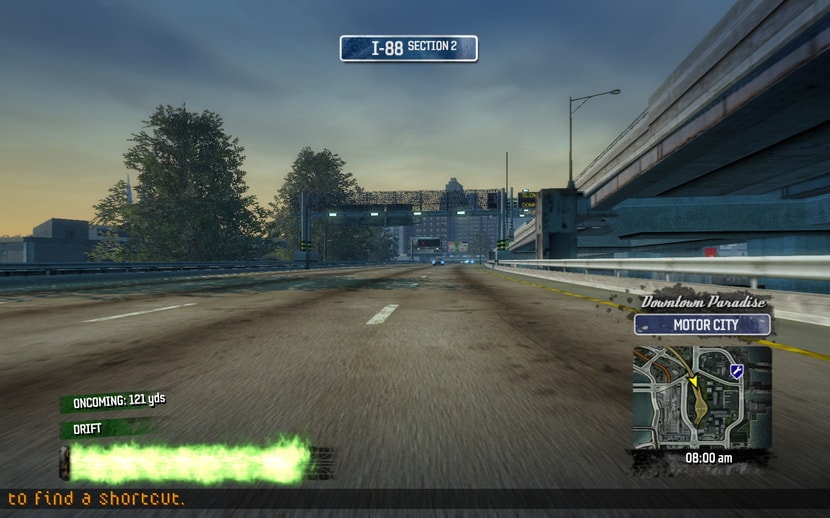Select the blue highway shield on the minimap
This screenshot has width=830, height=518.
737,371
